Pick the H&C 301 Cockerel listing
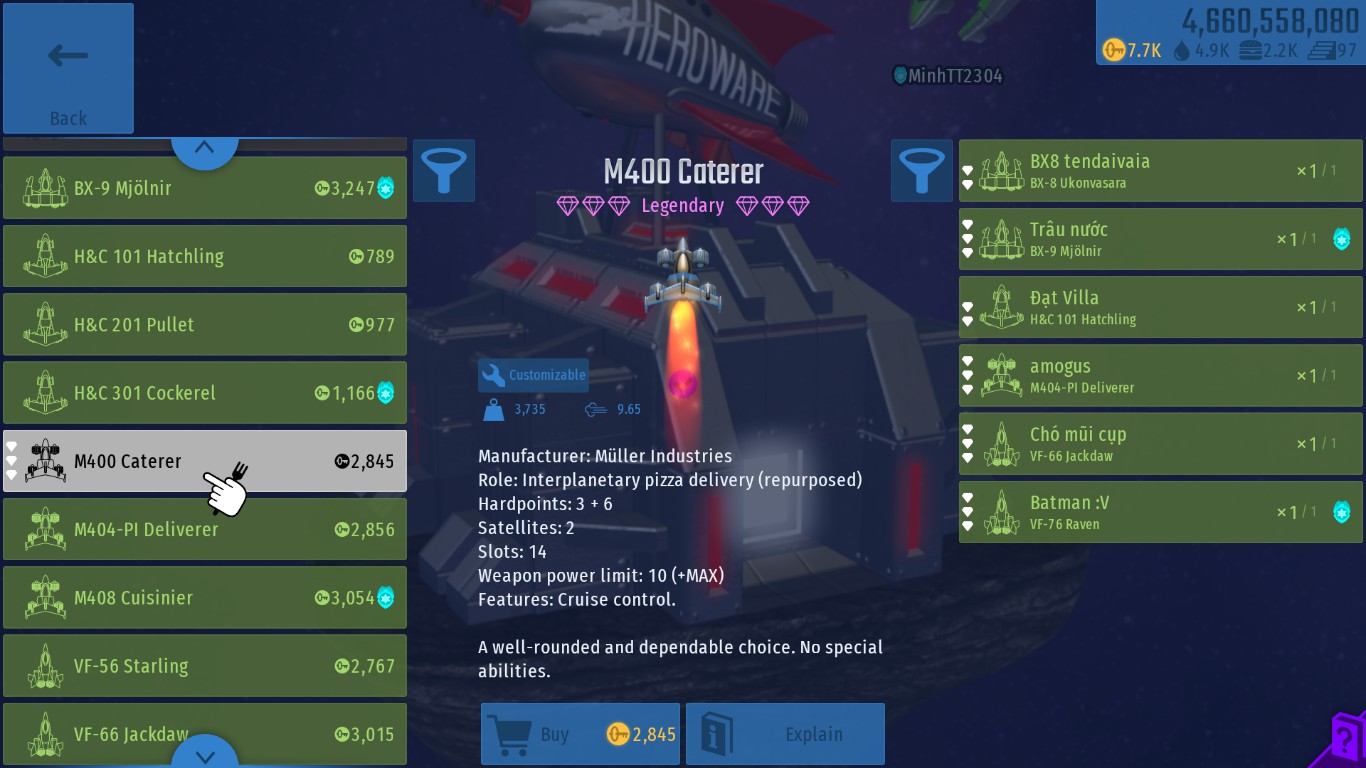Viewport: 1366px width, 768px height. pos(204,393)
